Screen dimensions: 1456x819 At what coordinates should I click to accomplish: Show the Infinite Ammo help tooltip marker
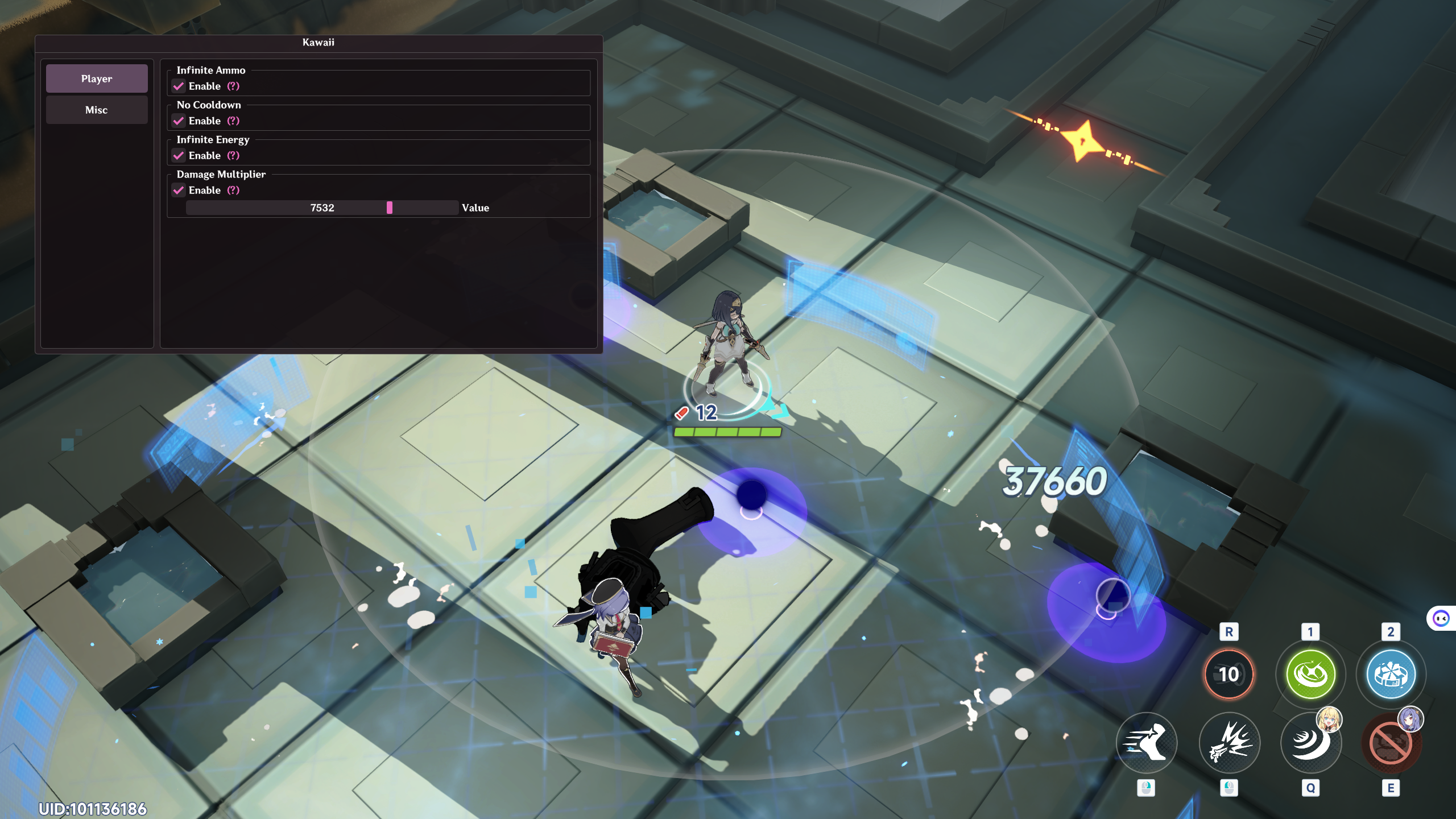233,86
